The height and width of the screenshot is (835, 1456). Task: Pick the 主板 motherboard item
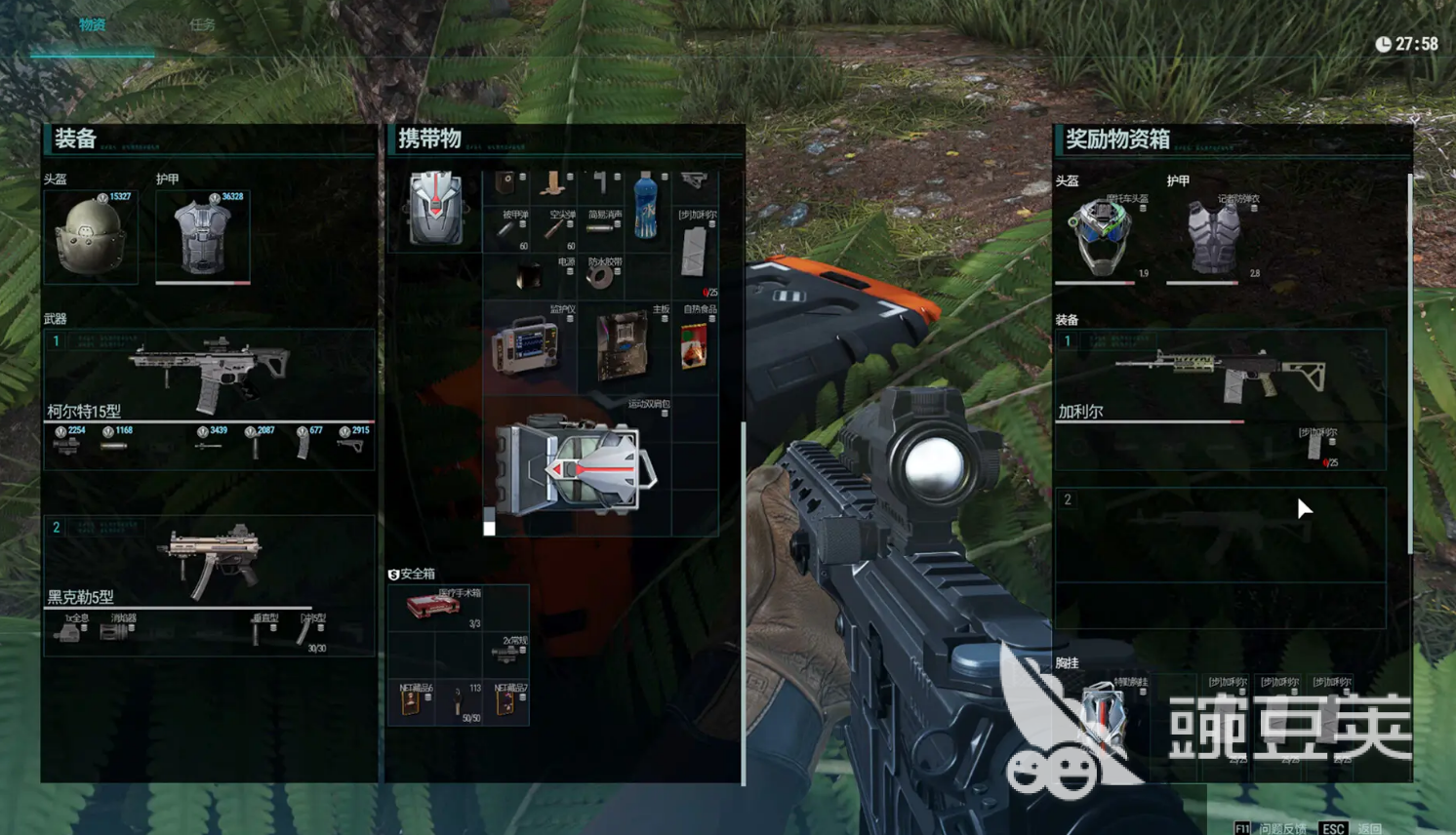623,346
